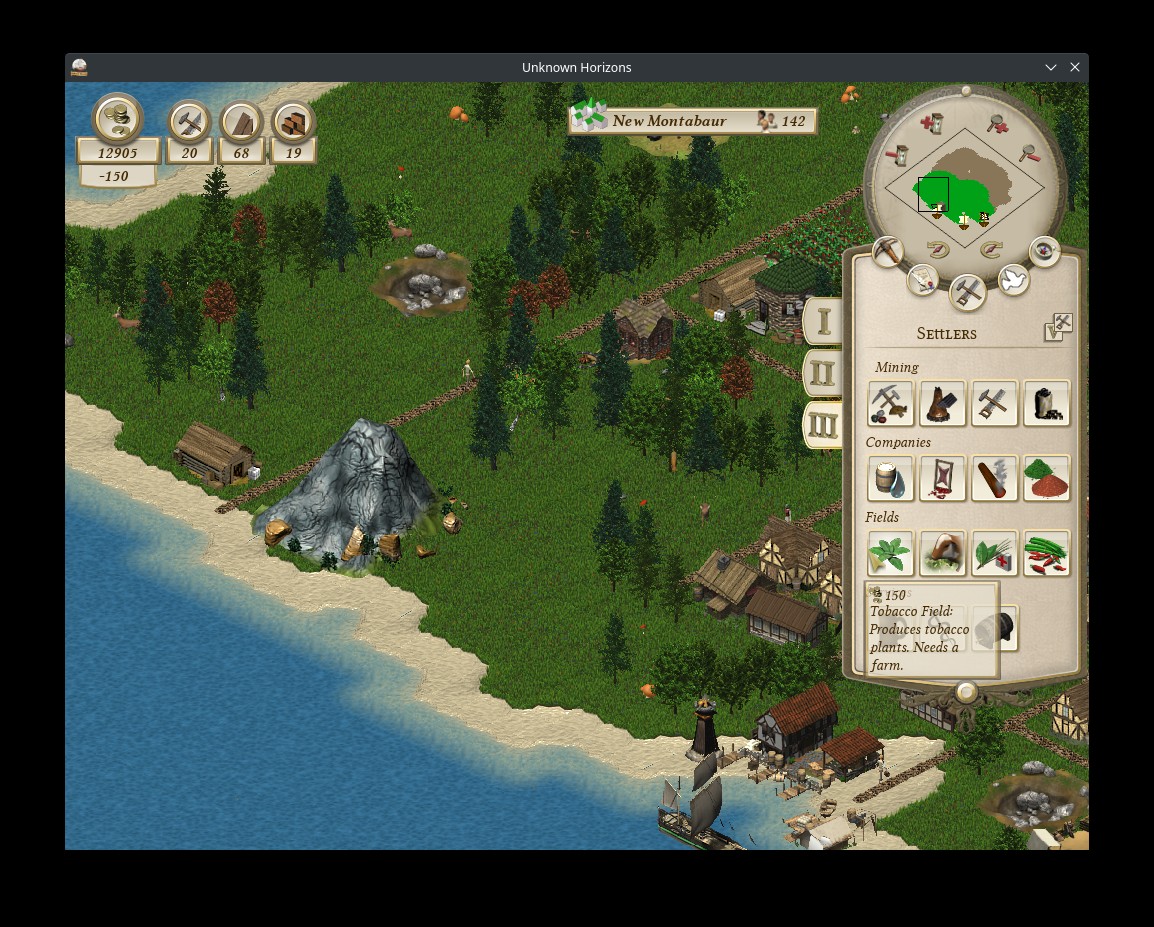Select the Tobacco Field build icon
The height and width of the screenshot is (927, 1154).
(x=890, y=553)
